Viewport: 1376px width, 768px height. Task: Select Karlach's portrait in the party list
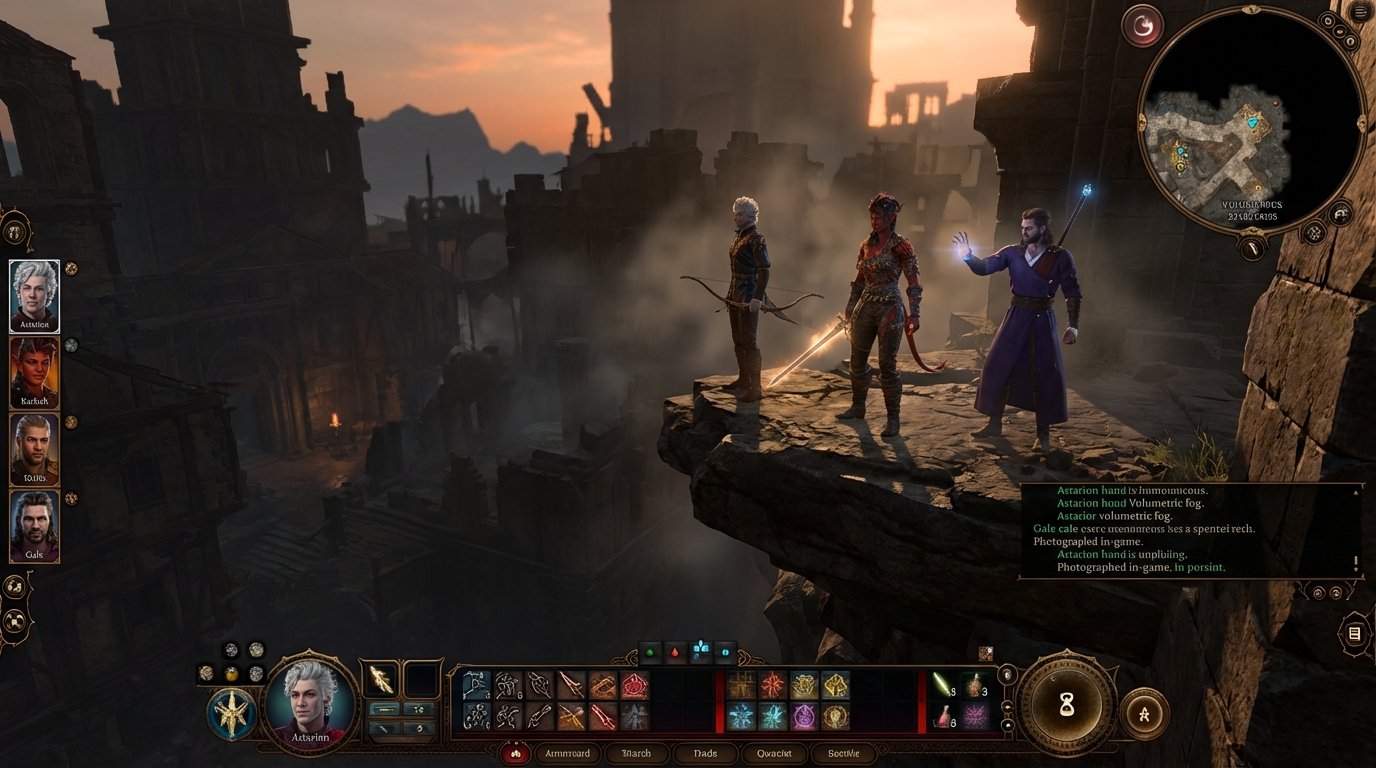pyautogui.click(x=33, y=375)
